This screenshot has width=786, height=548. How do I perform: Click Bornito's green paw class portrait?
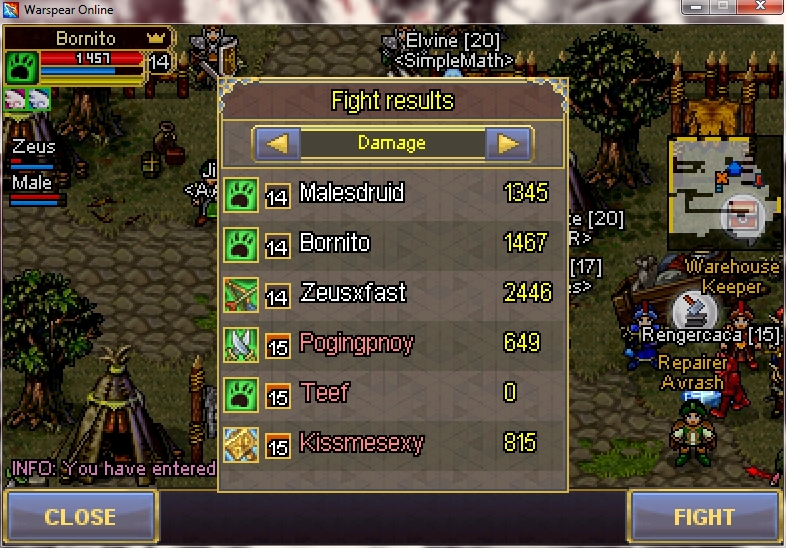click(x=22, y=68)
